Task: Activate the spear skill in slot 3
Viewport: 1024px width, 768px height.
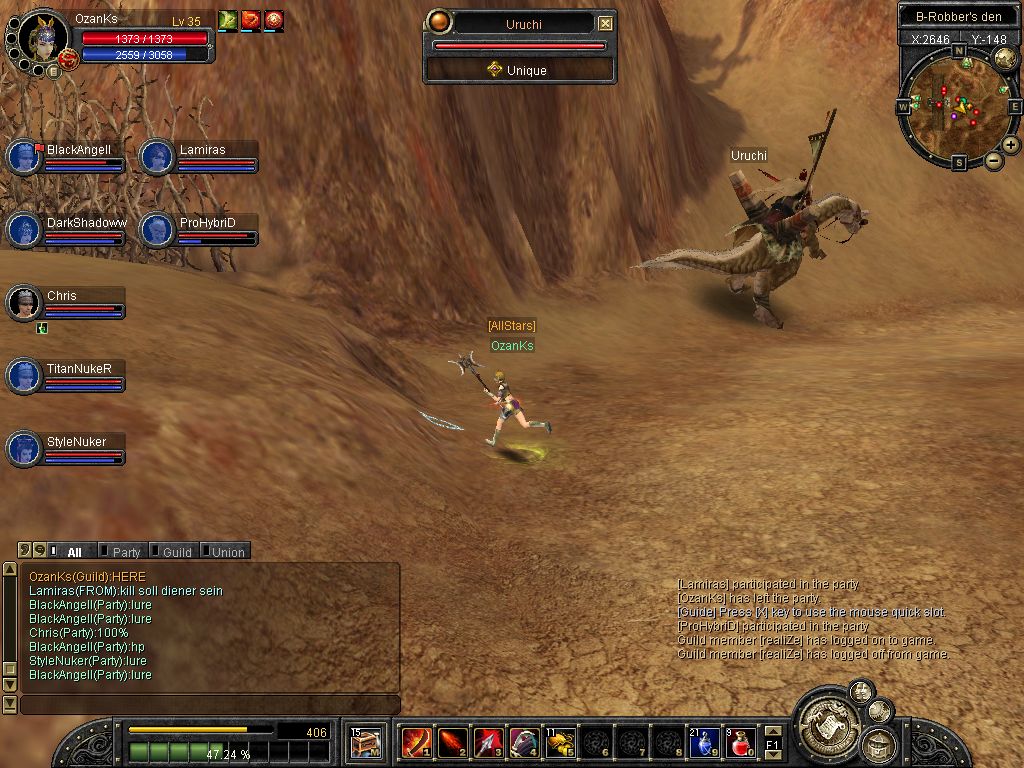Action: 488,742
